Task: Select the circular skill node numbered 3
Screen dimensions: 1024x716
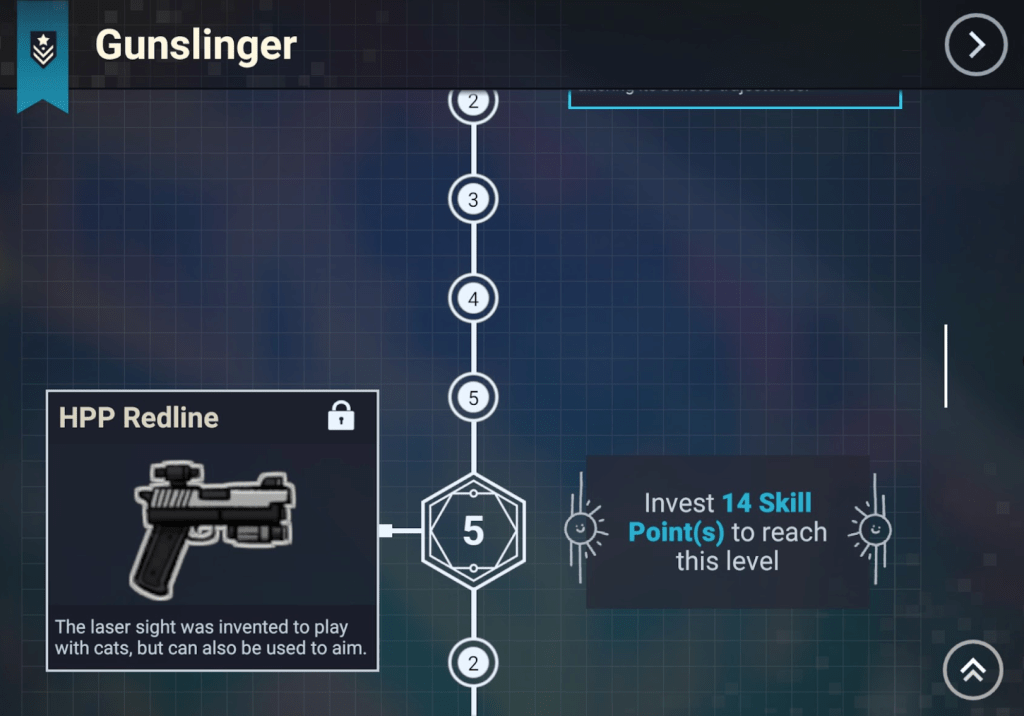Action: pos(473,200)
